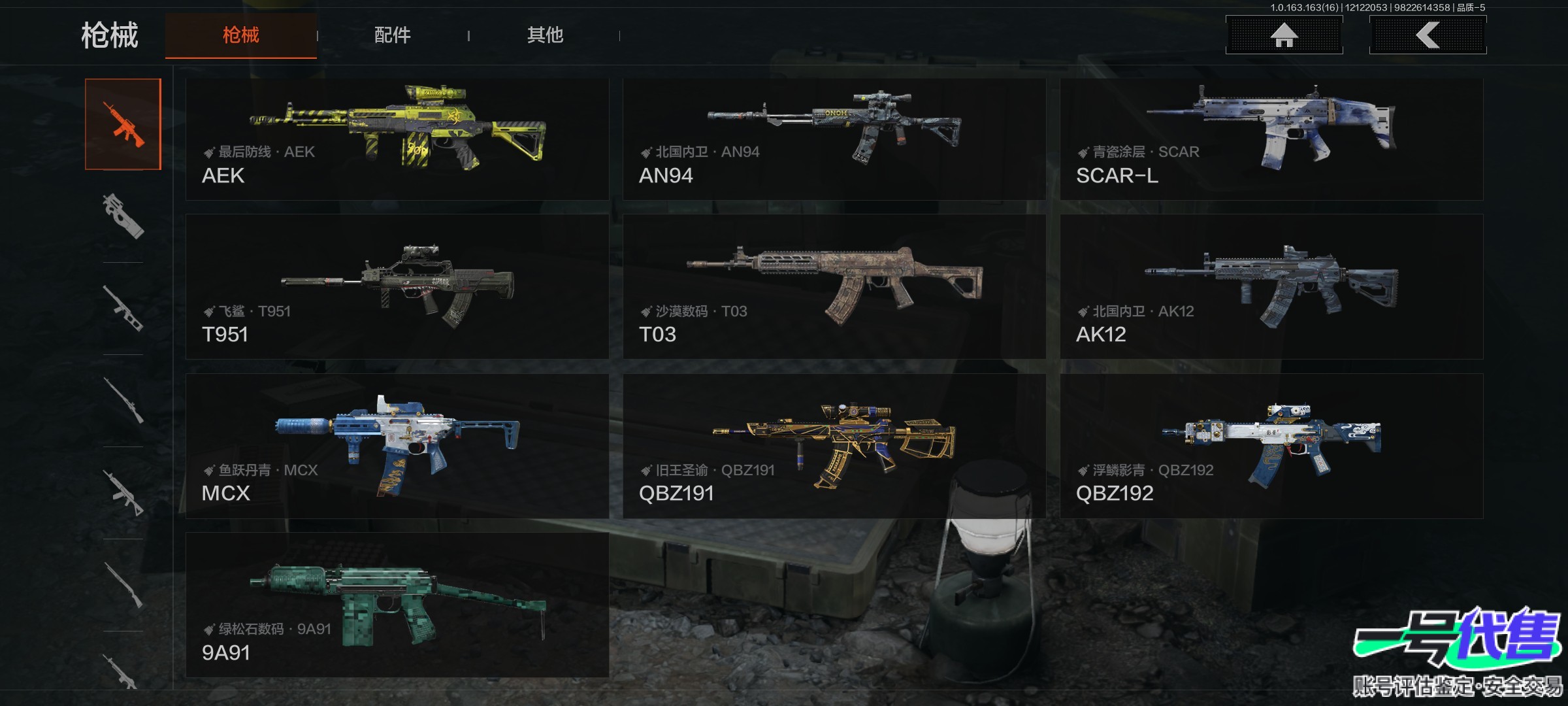1568x706 pixels.
Task: Choose the 9A91 green digital rifle
Action: point(397,605)
